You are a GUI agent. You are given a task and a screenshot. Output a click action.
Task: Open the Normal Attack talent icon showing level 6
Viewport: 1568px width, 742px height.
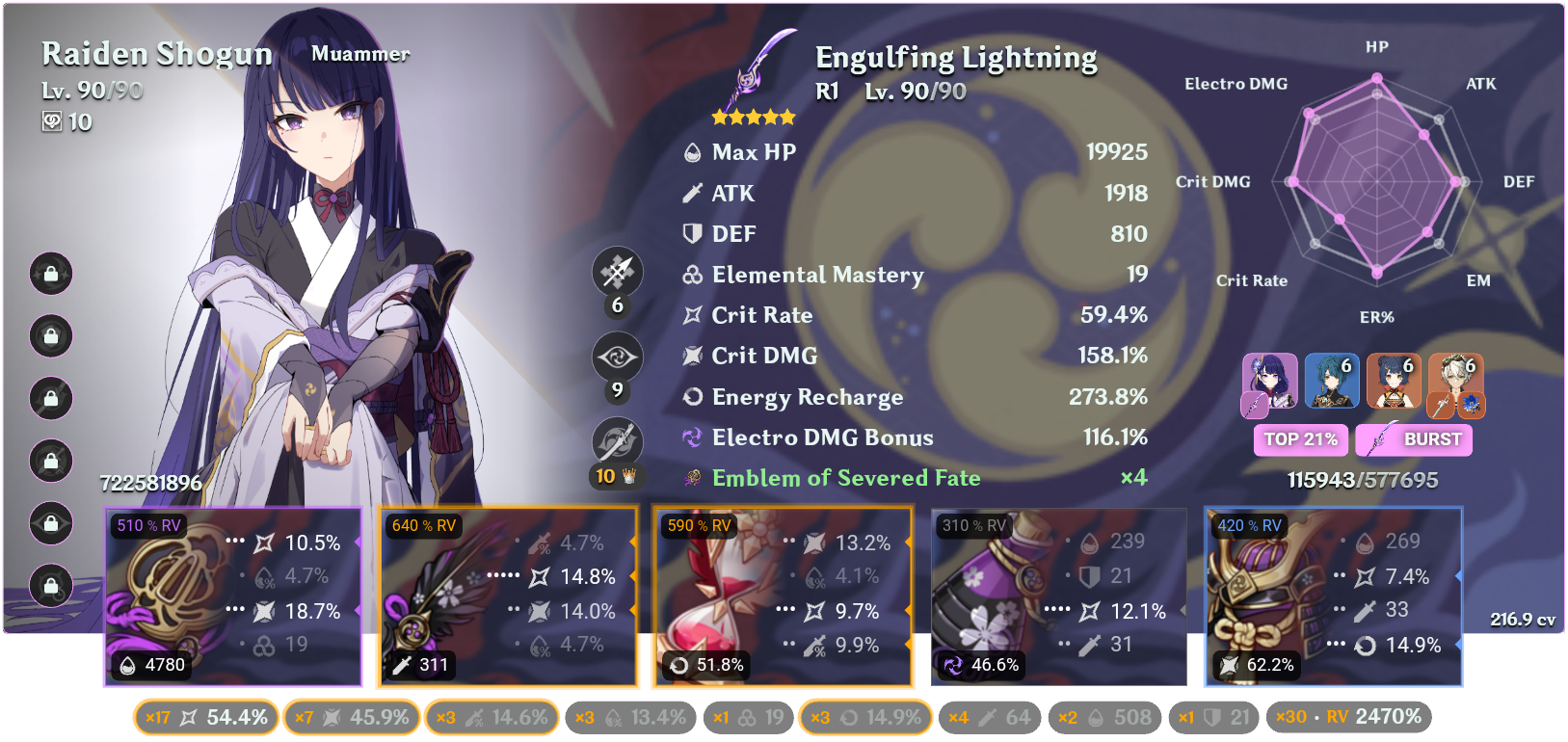pos(617,272)
